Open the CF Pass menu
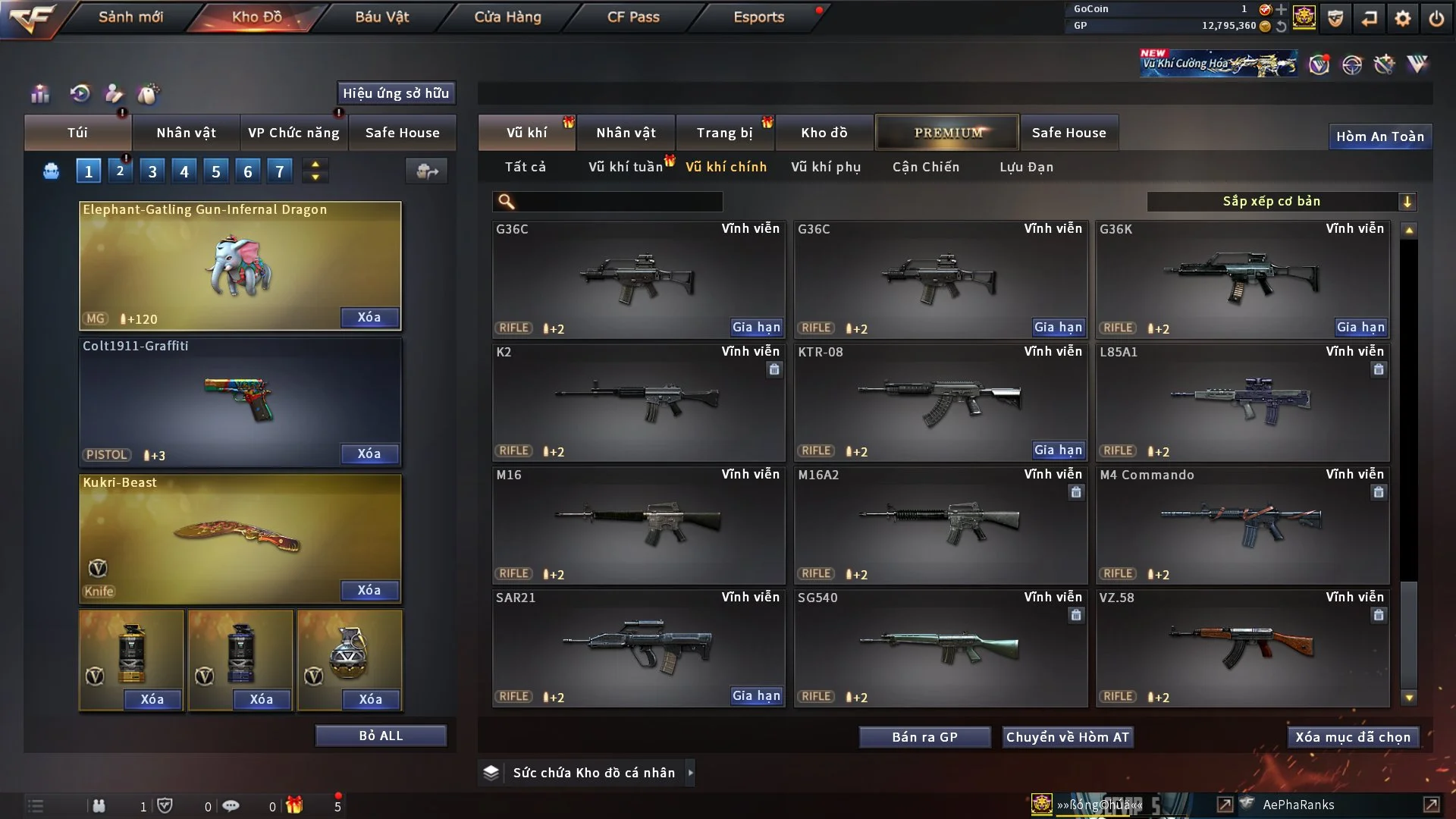This screenshot has width=1456, height=819. (633, 17)
